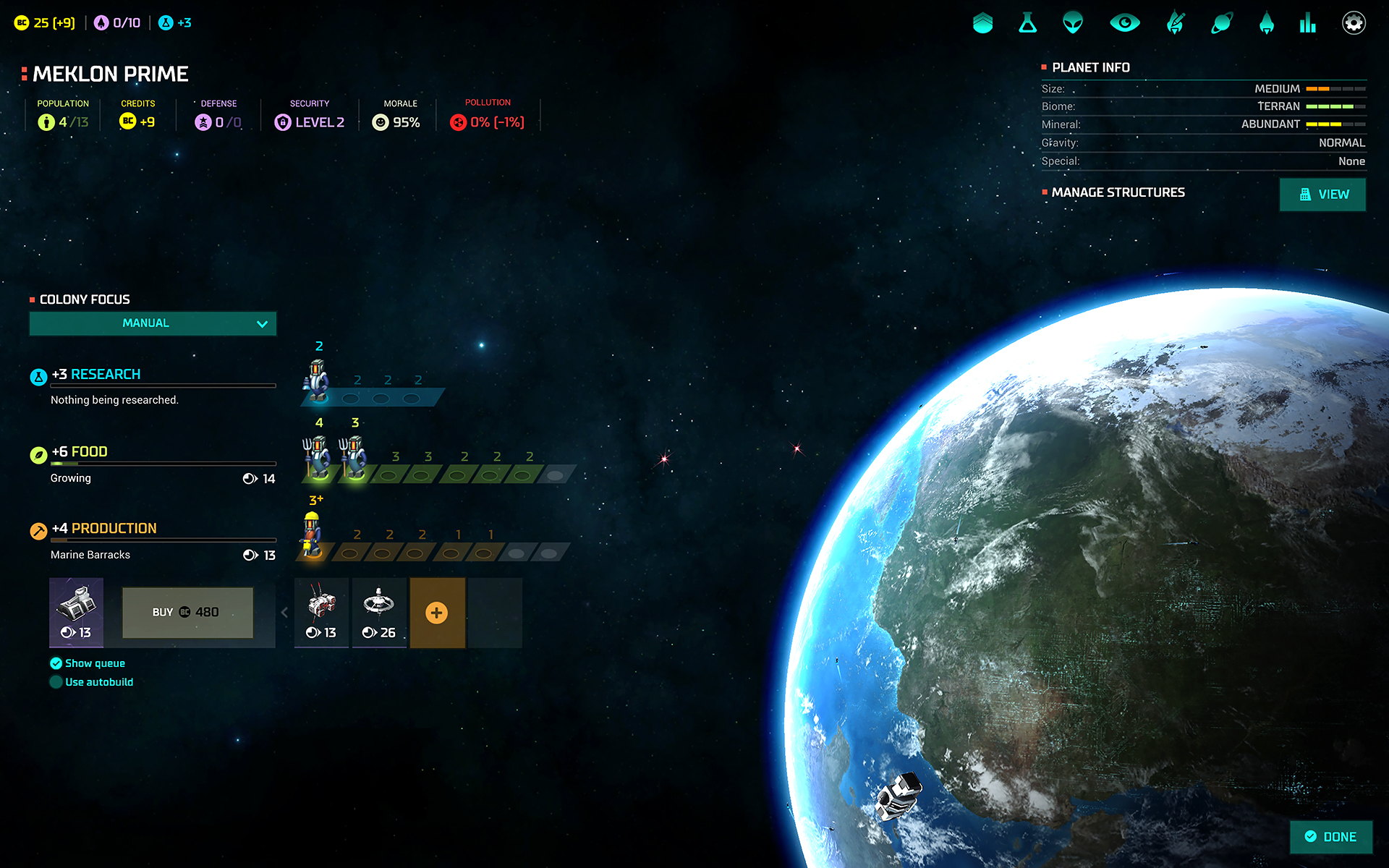Open the ship design rocket-and-pencil icon
The image size is (1389, 868).
[x=1176, y=23]
